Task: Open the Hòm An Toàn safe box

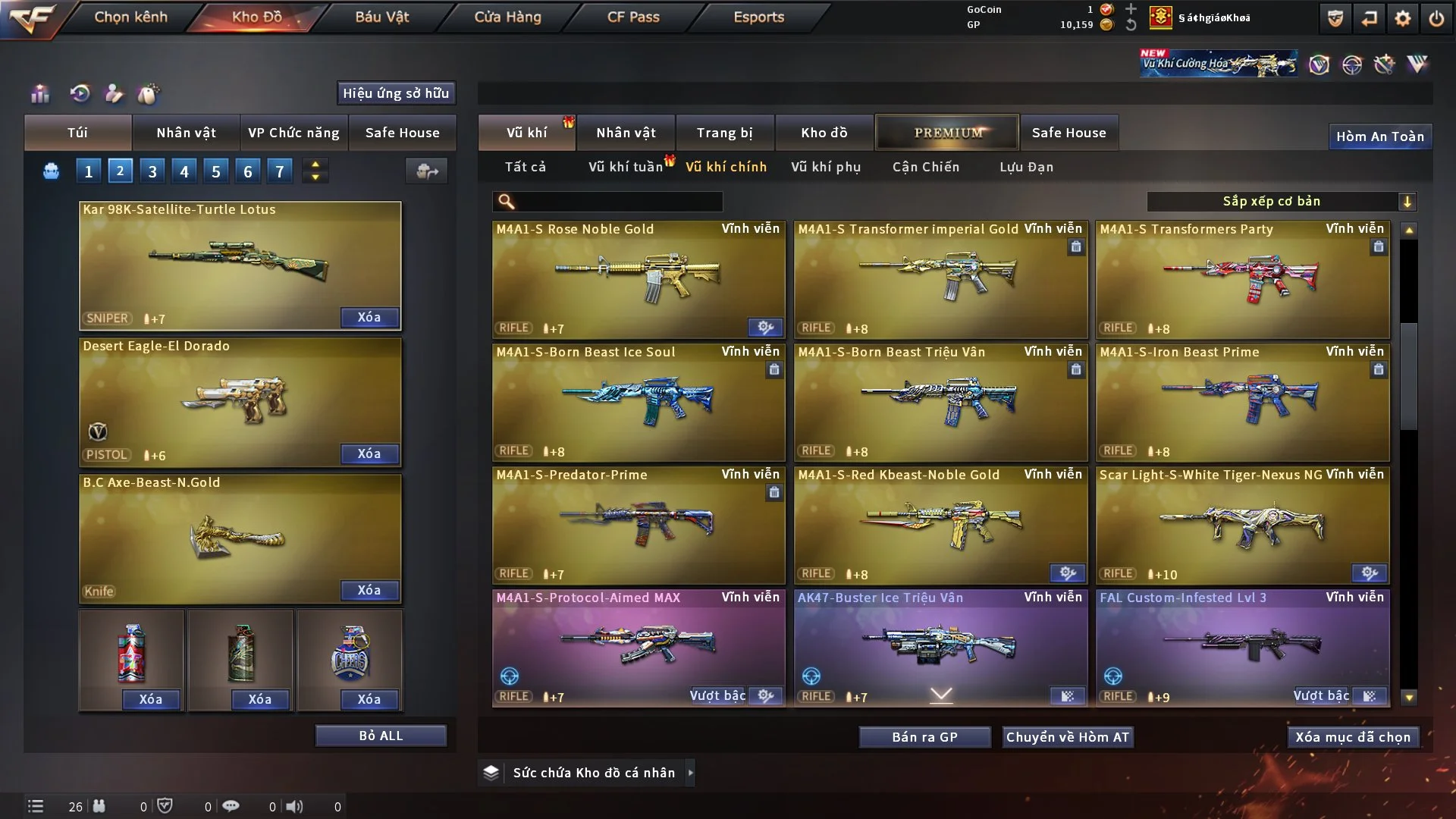Action: (x=1379, y=136)
